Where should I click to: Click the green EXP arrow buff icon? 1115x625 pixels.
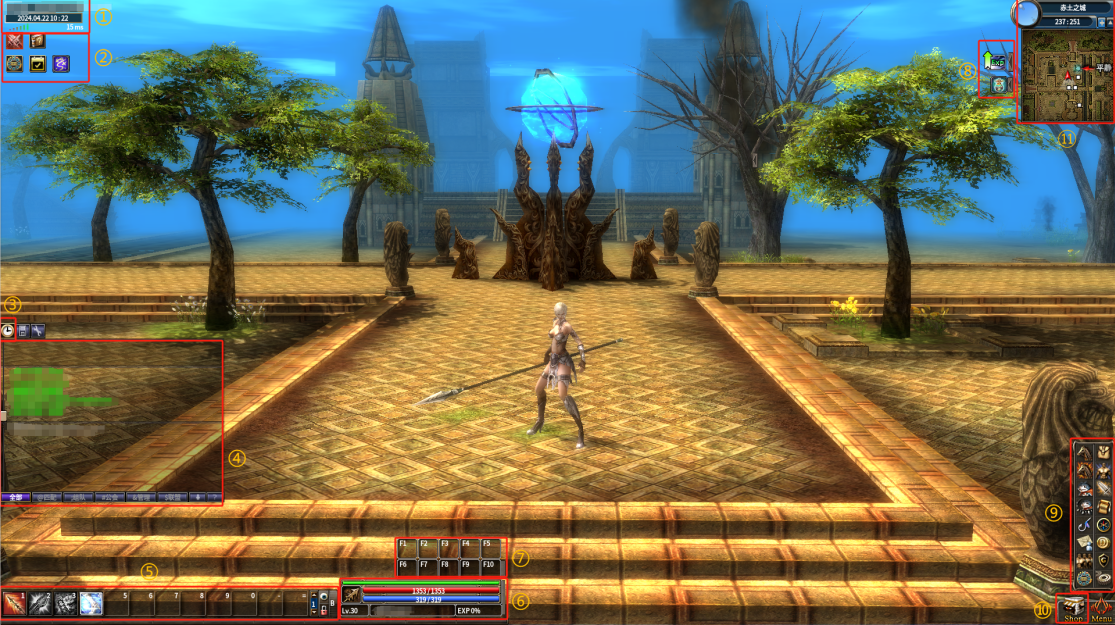coord(996,59)
